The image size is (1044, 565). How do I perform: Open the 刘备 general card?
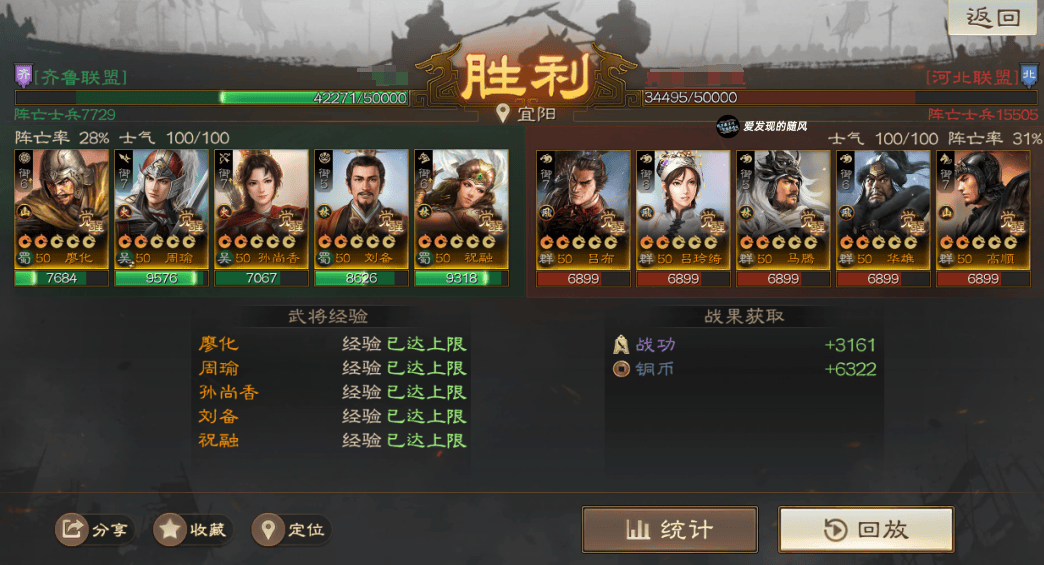pyautogui.click(x=361, y=209)
